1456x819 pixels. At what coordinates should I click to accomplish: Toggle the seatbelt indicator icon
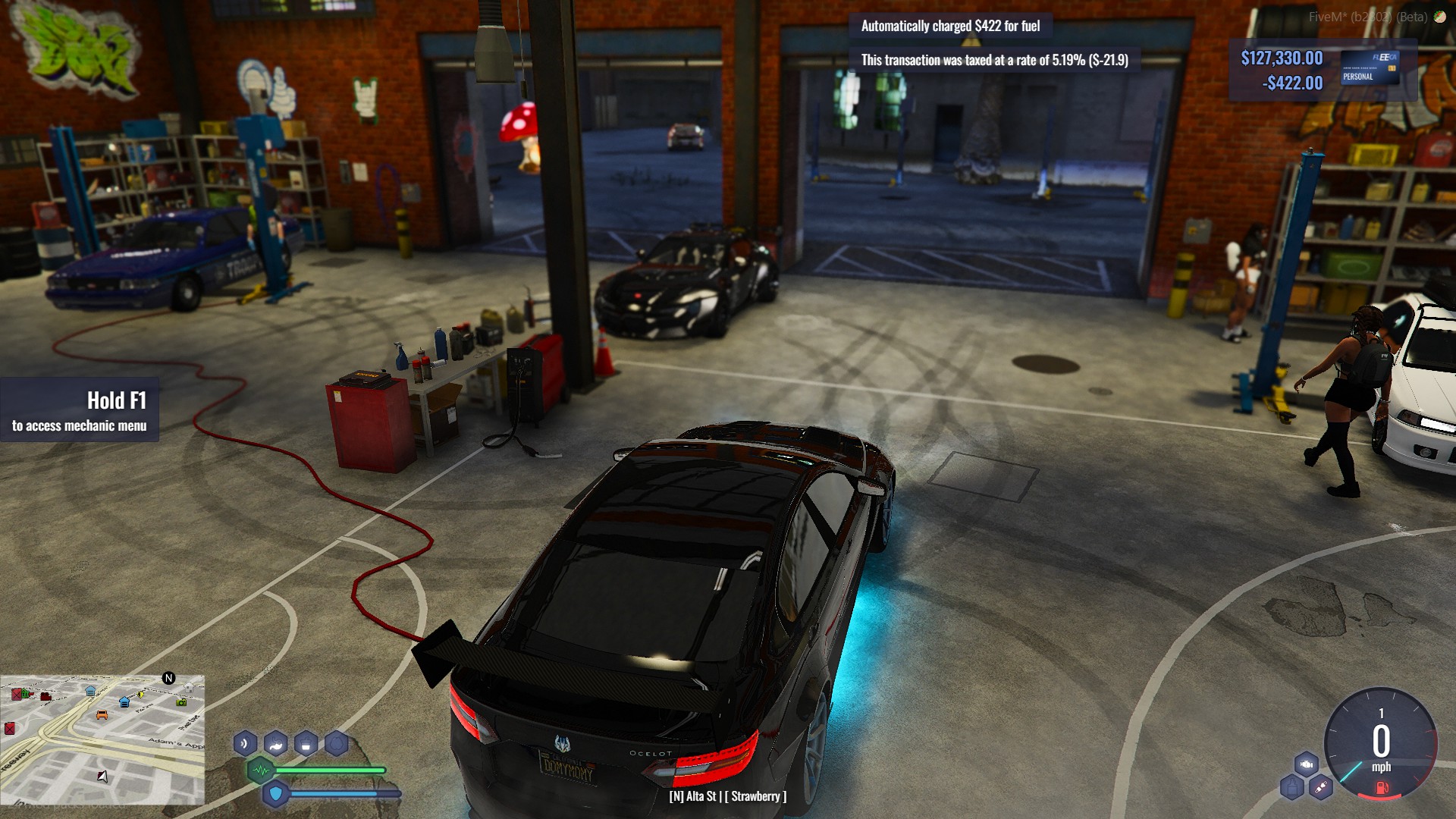click(1321, 788)
